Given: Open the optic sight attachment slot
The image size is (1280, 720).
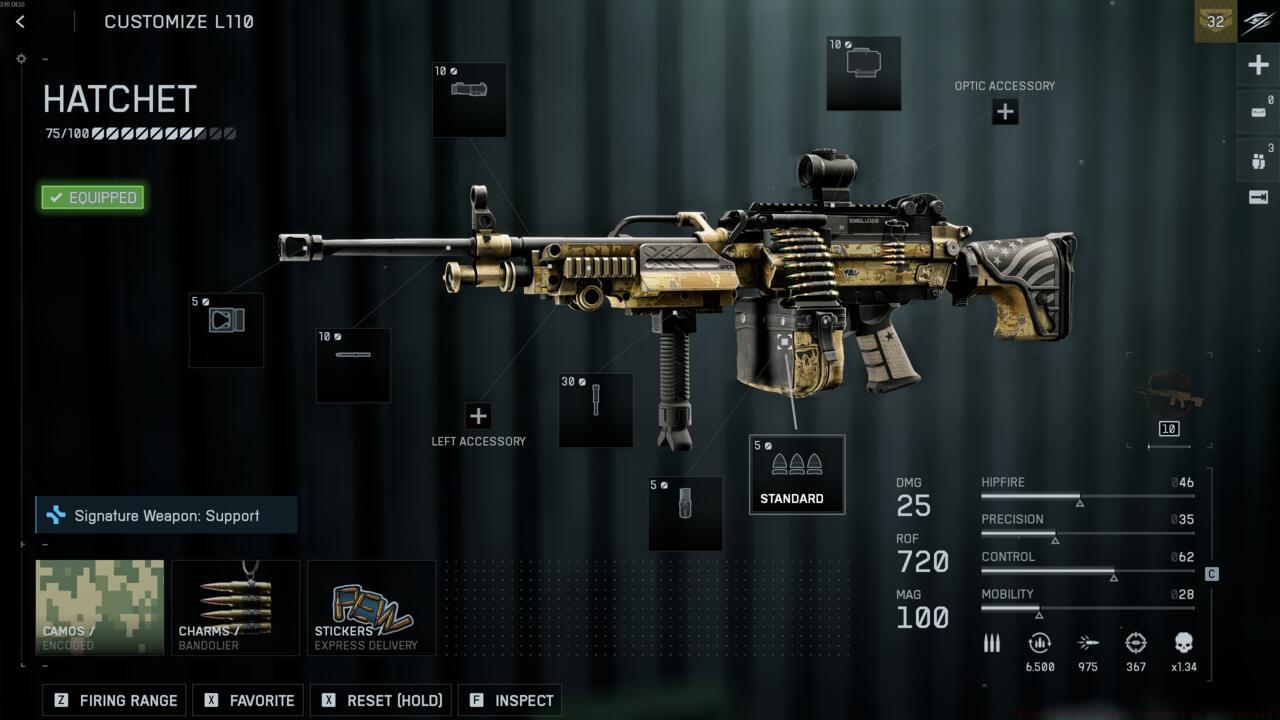Looking at the screenshot, I should coord(863,73).
